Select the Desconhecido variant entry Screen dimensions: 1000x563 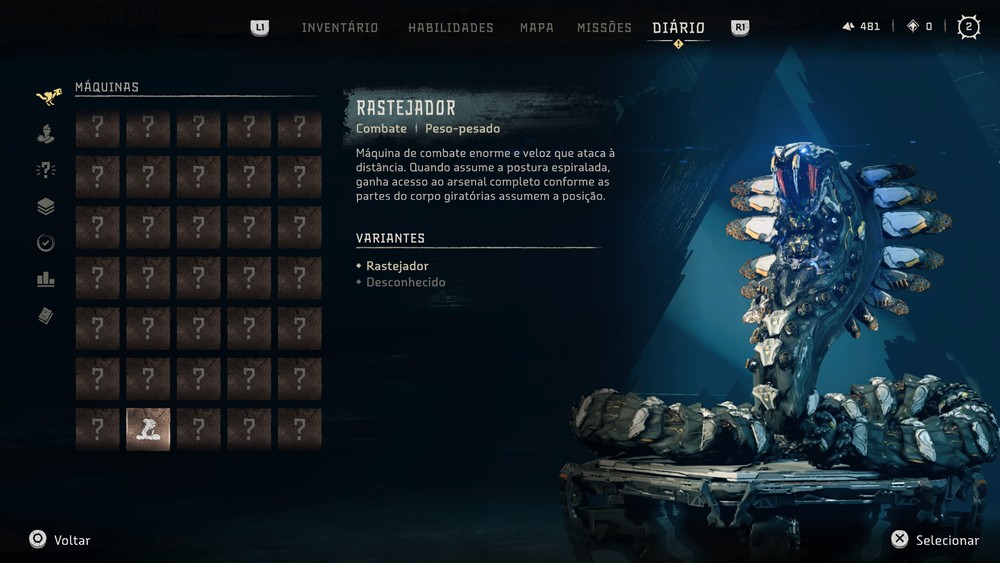click(x=405, y=282)
